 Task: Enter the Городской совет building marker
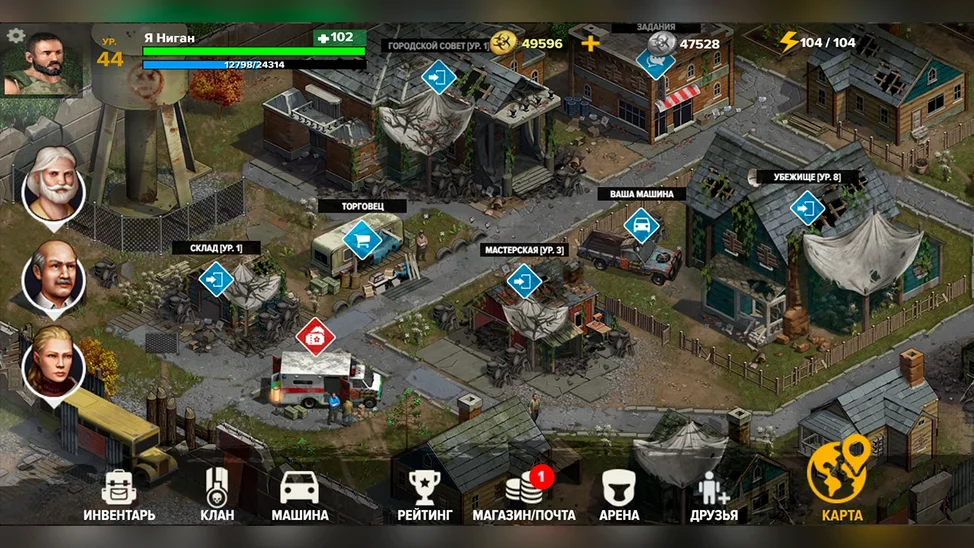point(439,75)
